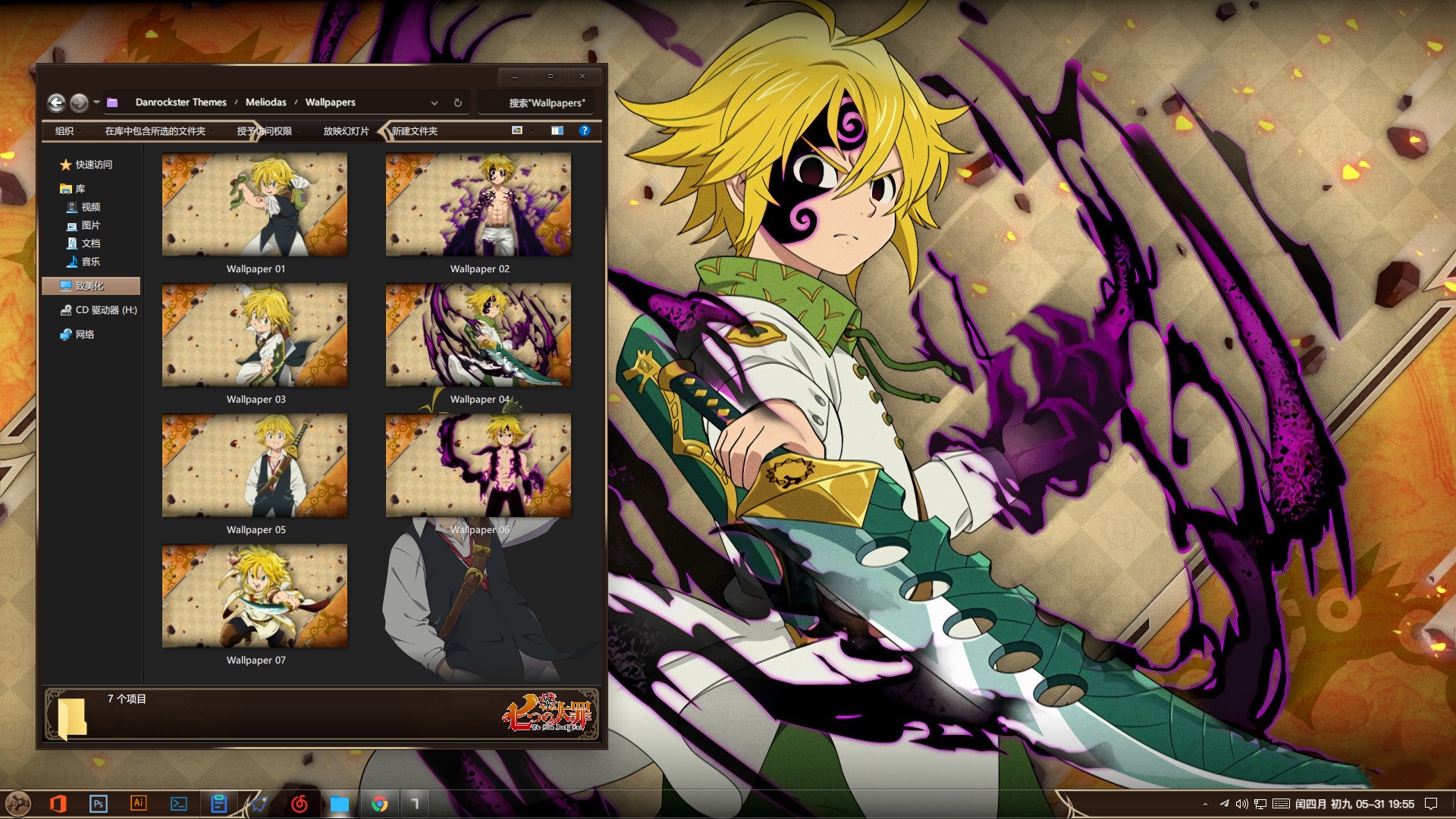Viewport: 1456px width, 819px height.
Task: Open 快速访问 in the sidebar
Action: point(93,165)
